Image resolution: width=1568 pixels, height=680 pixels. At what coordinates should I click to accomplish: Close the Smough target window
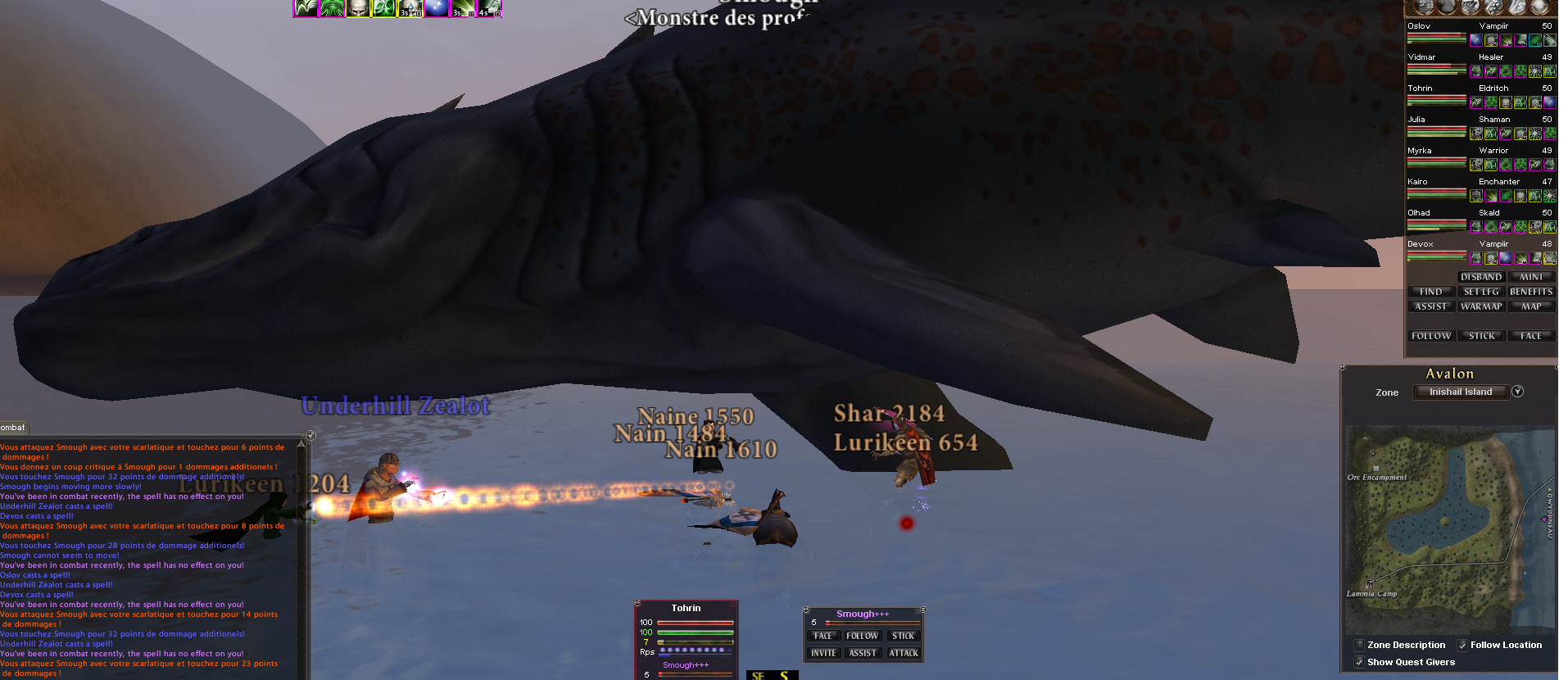click(922, 610)
